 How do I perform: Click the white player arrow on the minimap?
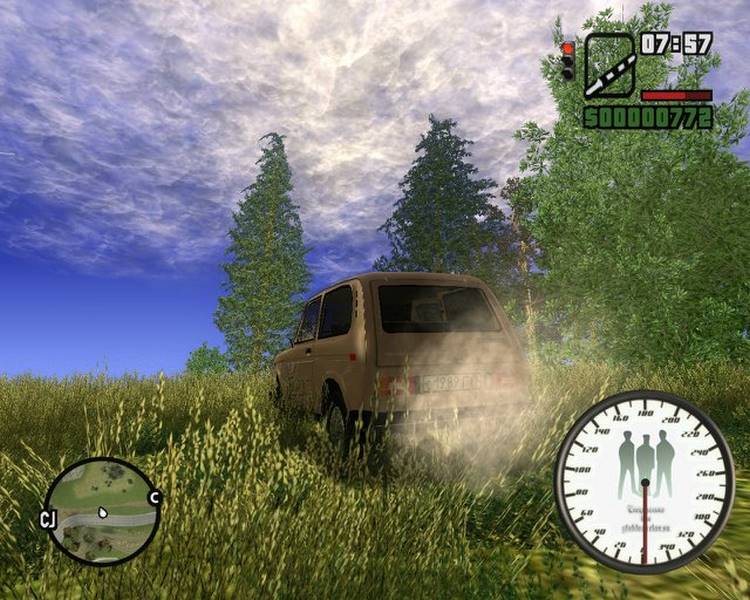(102, 513)
